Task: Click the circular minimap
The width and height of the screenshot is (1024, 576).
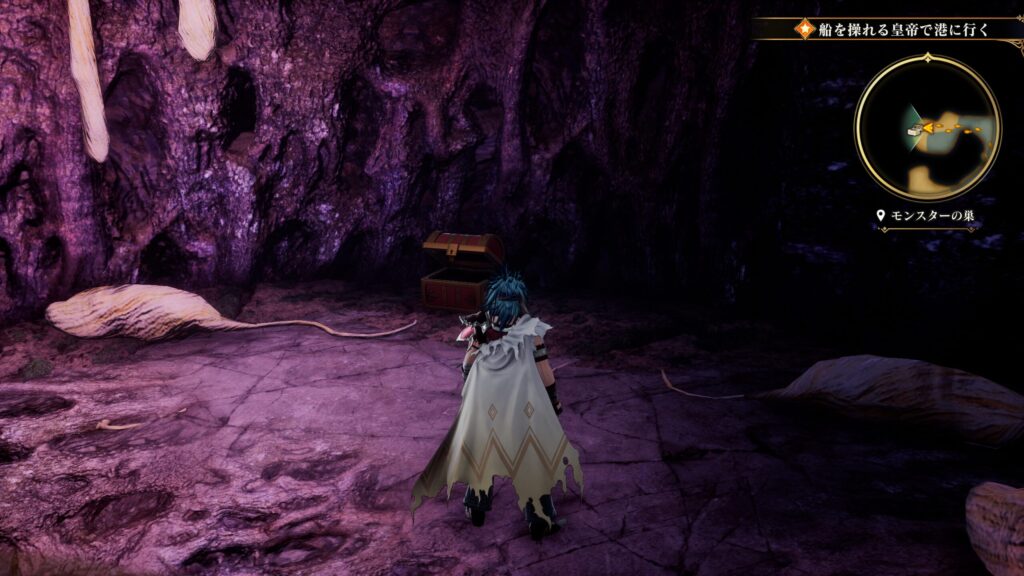Action: click(x=927, y=127)
